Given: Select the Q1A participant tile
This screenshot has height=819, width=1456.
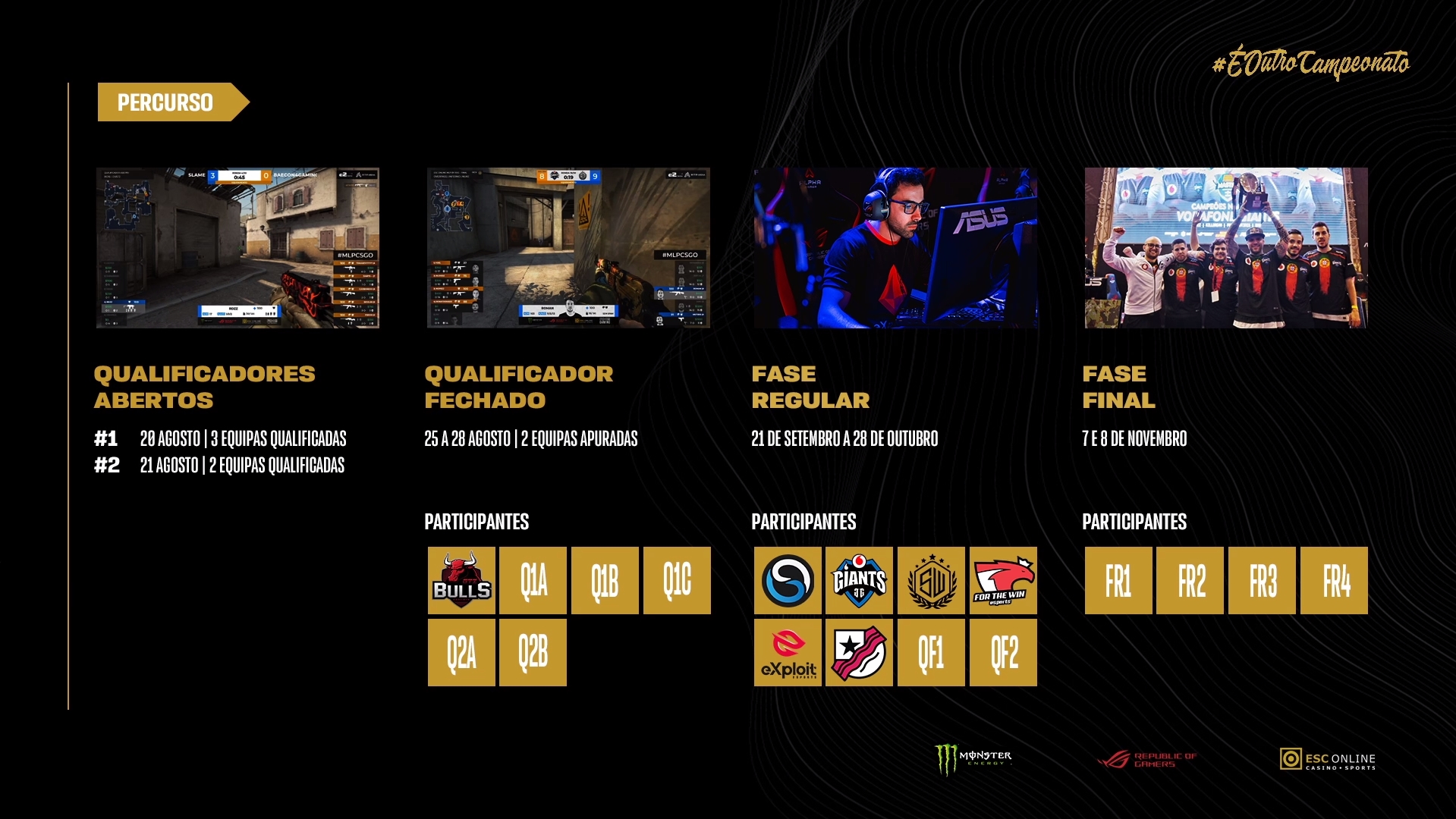Looking at the screenshot, I should [533, 581].
